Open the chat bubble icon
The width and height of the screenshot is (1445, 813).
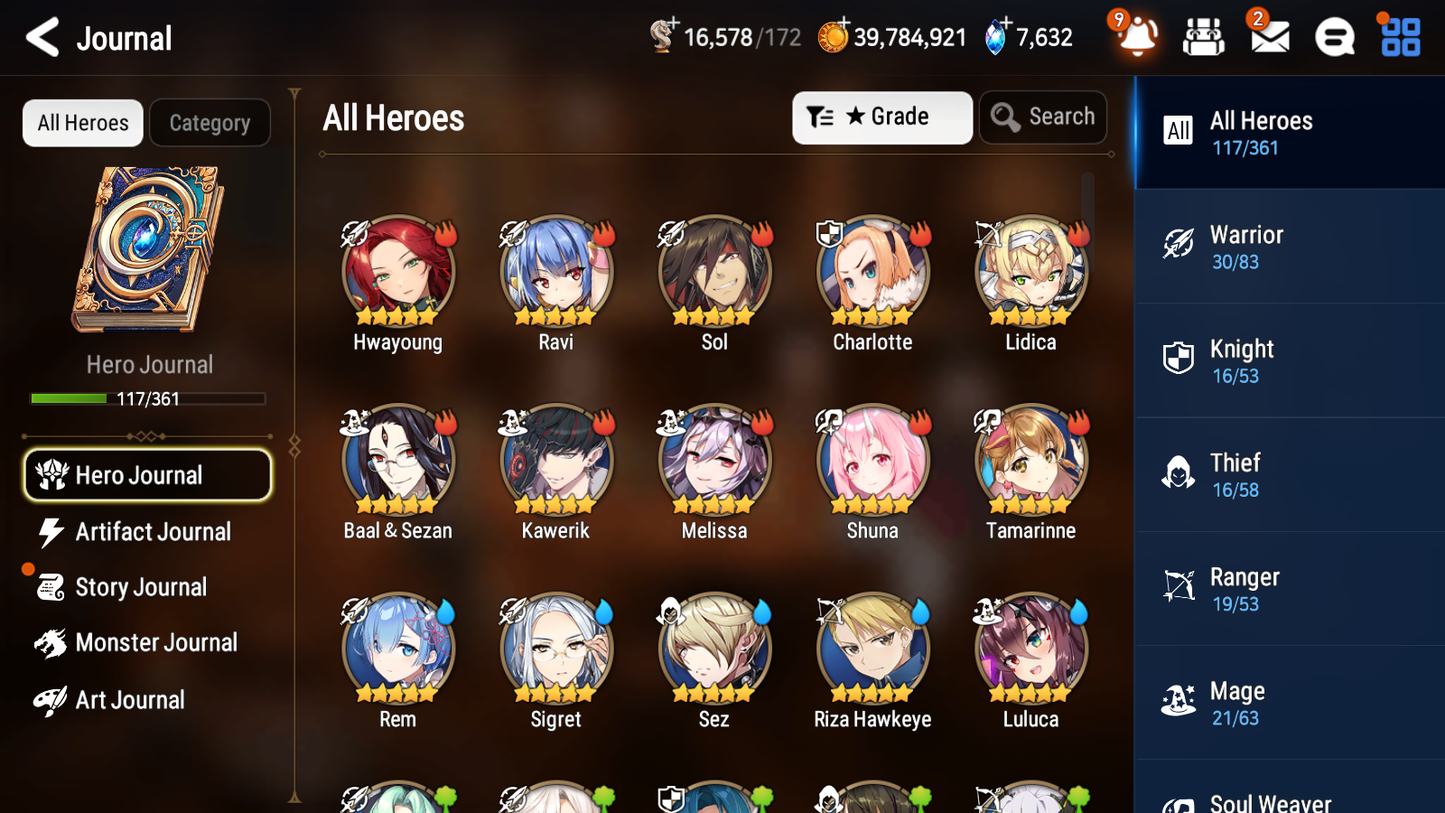point(1334,36)
